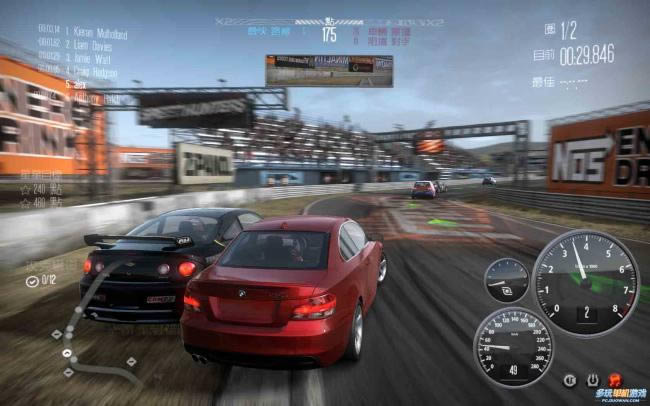650x406 pixels.
Task: Select the small boost gauge
Action: (506, 281)
